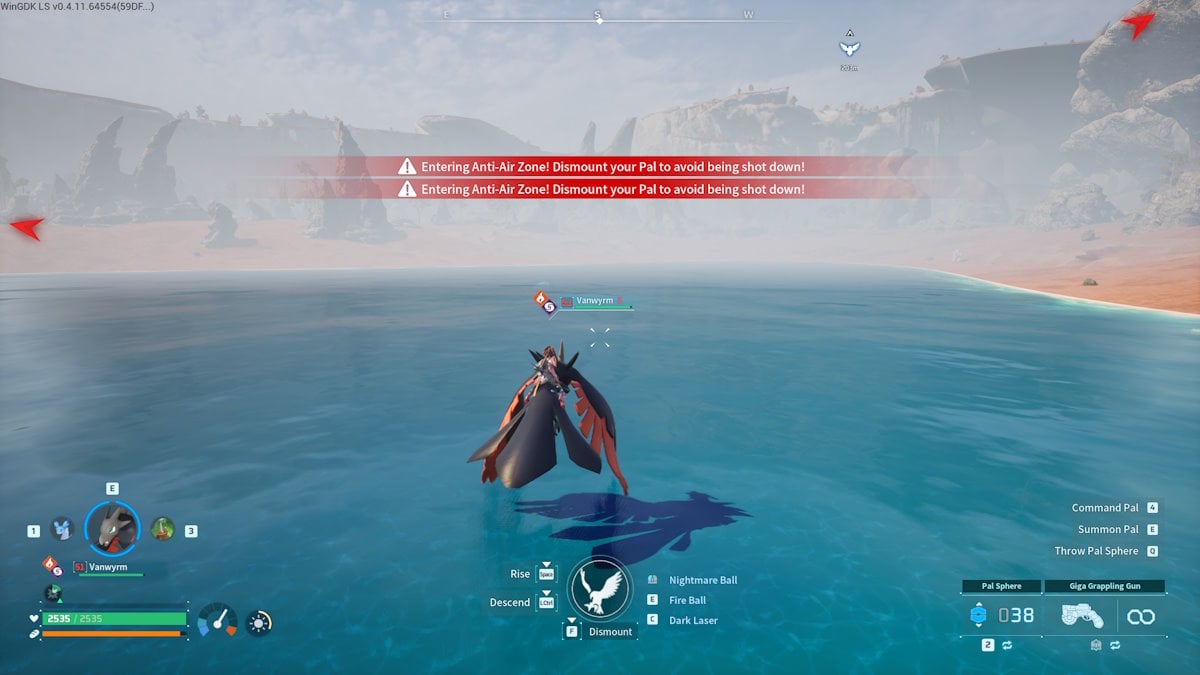The height and width of the screenshot is (675, 1200).
Task: Select the Command Pal action
Action: (x=1105, y=508)
